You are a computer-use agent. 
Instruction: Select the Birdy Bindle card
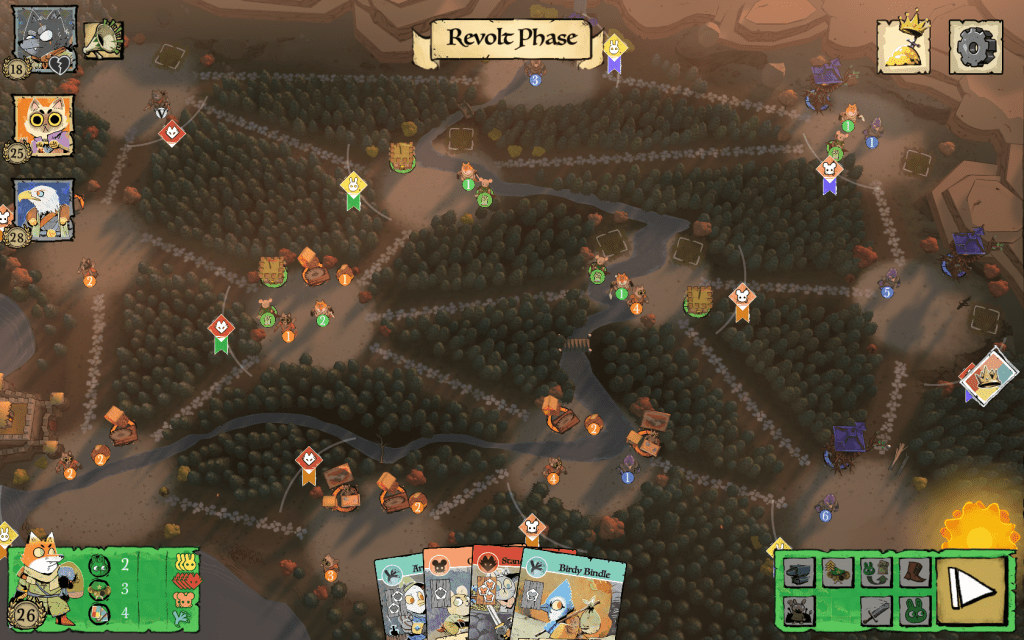point(560,600)
